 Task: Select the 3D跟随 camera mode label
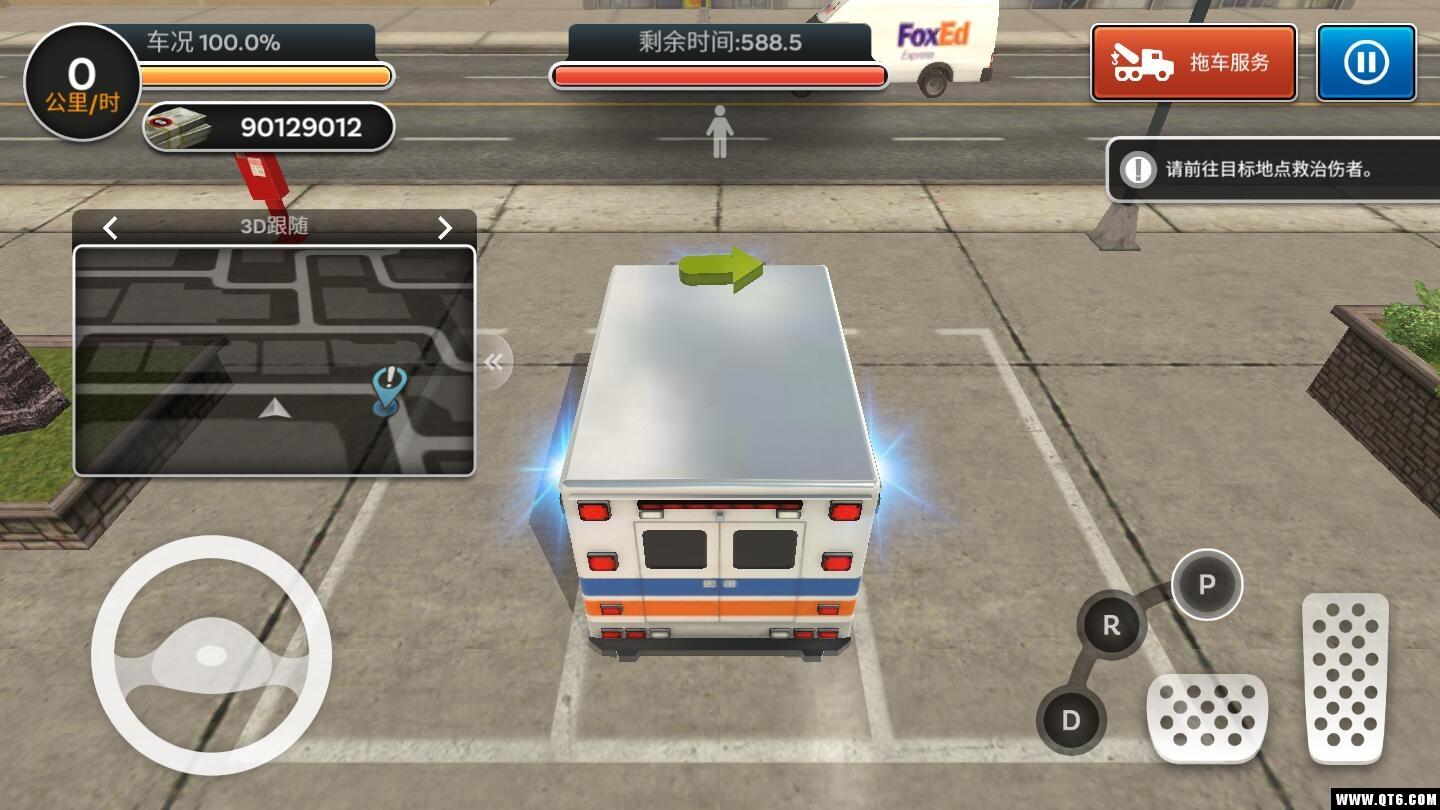[277, 227]
